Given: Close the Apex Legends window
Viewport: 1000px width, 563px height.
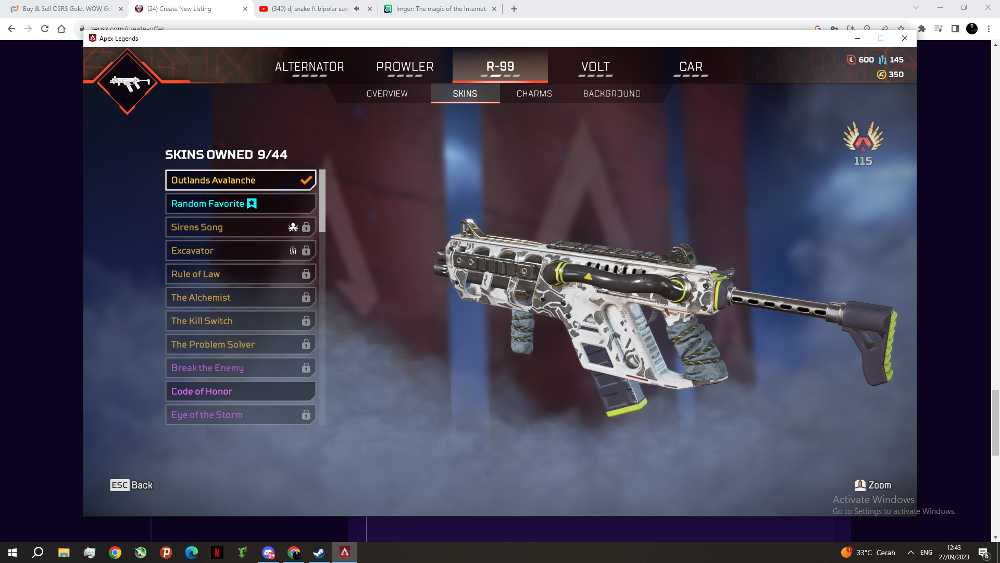Looking at the screenshot, I should point(904,38).
